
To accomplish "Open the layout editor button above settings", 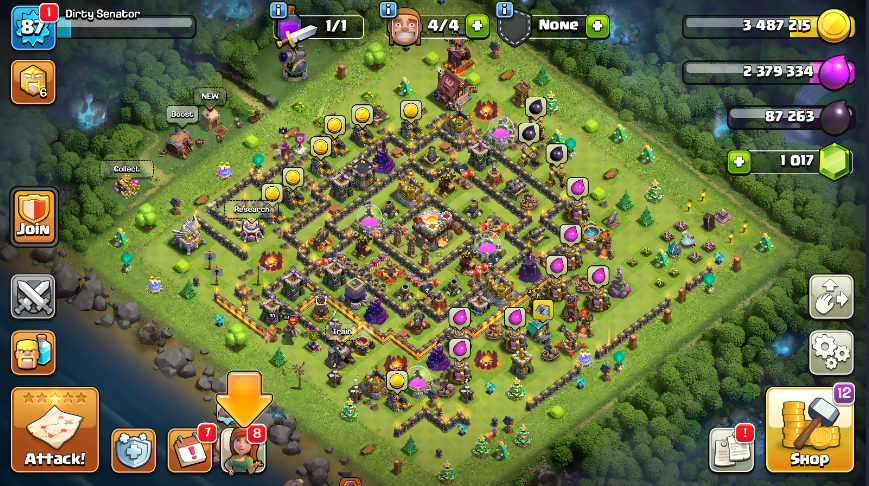I will (x=831, y=297).
